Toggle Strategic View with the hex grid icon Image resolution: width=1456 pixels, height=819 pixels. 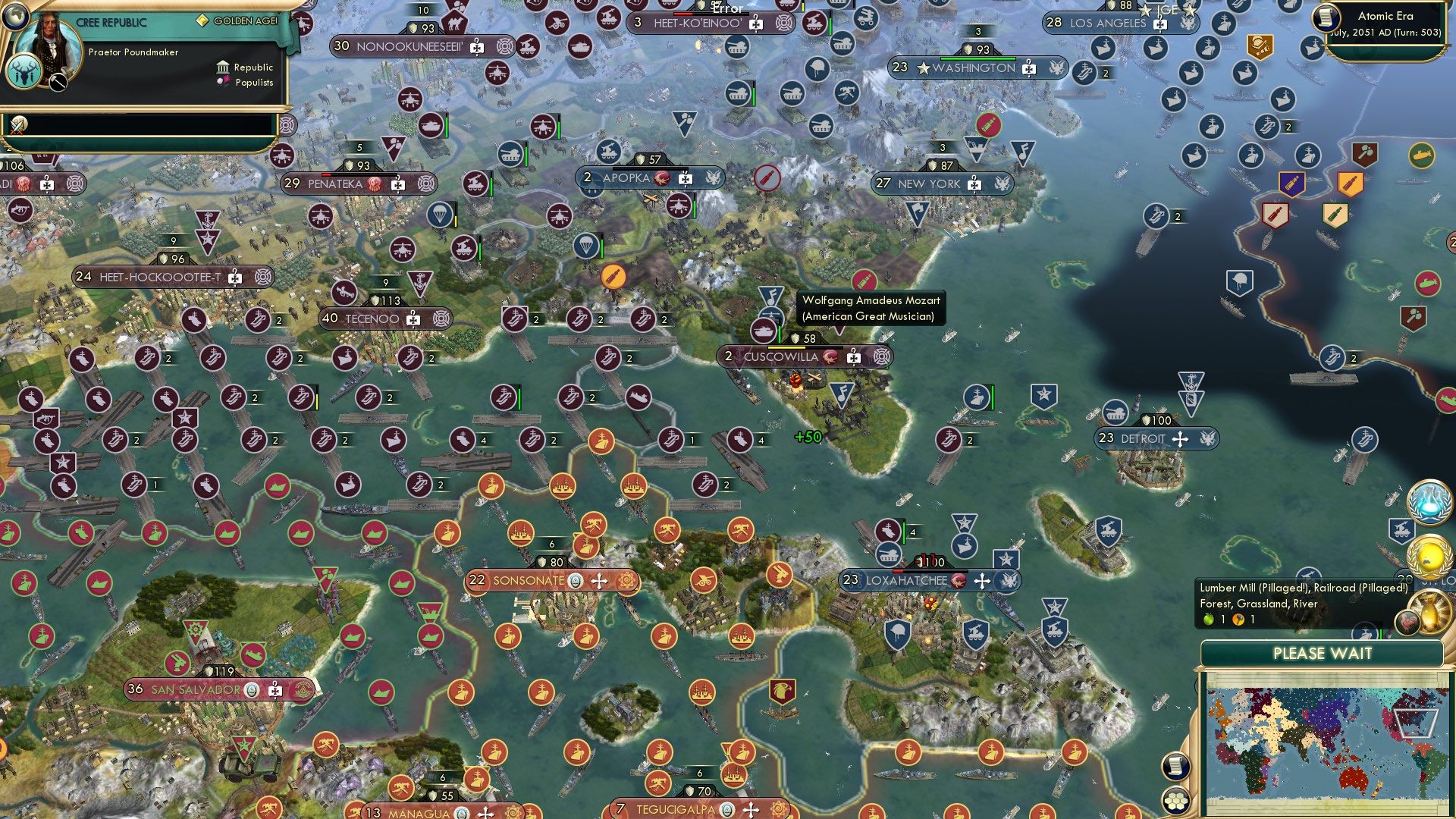(x=1175, y=802)
